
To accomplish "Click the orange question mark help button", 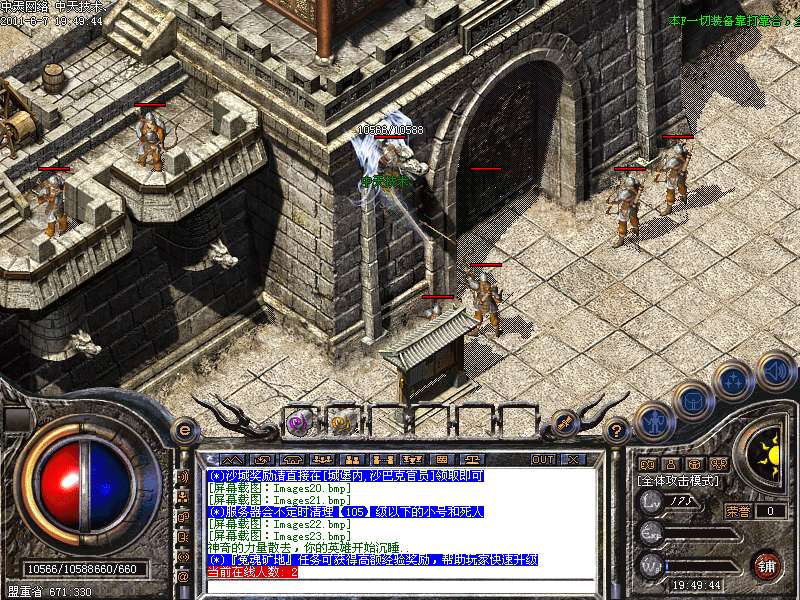I will pyautogui.click(x=617, y=430).
